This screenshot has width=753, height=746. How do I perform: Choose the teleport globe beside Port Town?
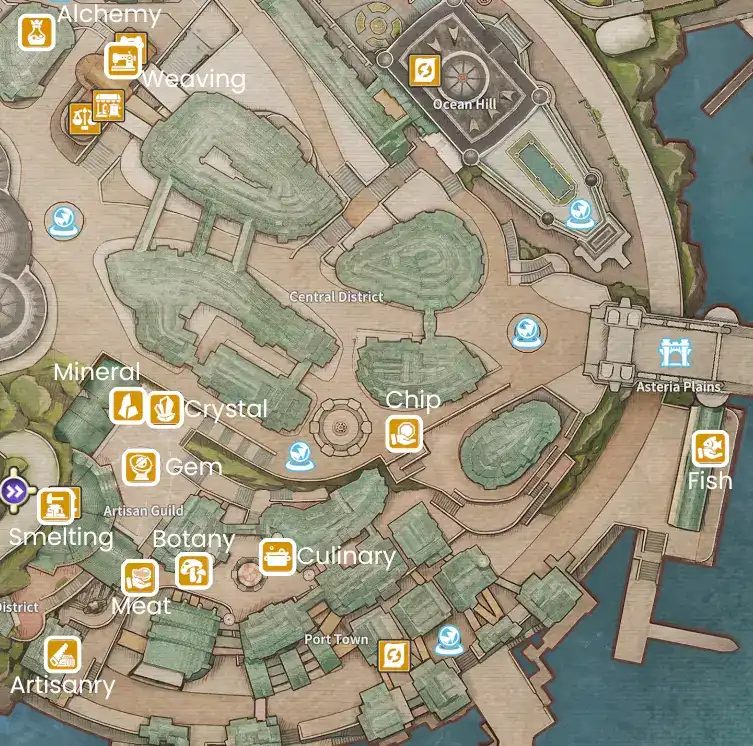pyautogui.click(x=449, y=637)
